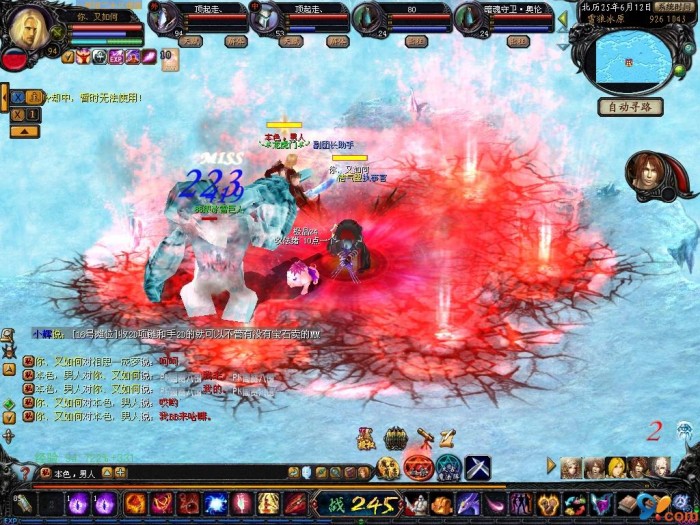700x525 pixels.
Task: Click the yellow left-arrow beside the minimap
Action: click(562, 18)
